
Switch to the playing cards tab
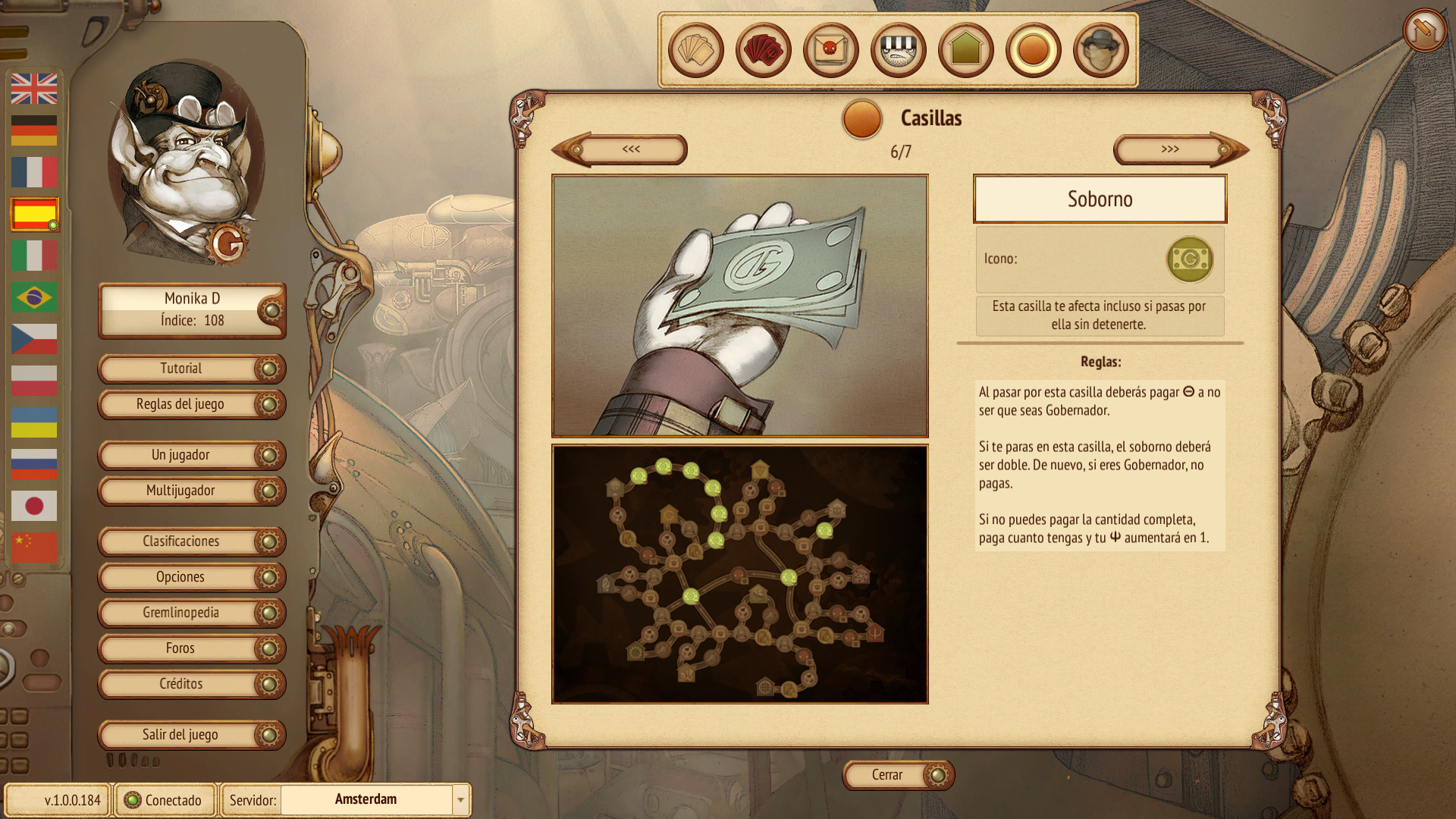click(x=695, y=51)
